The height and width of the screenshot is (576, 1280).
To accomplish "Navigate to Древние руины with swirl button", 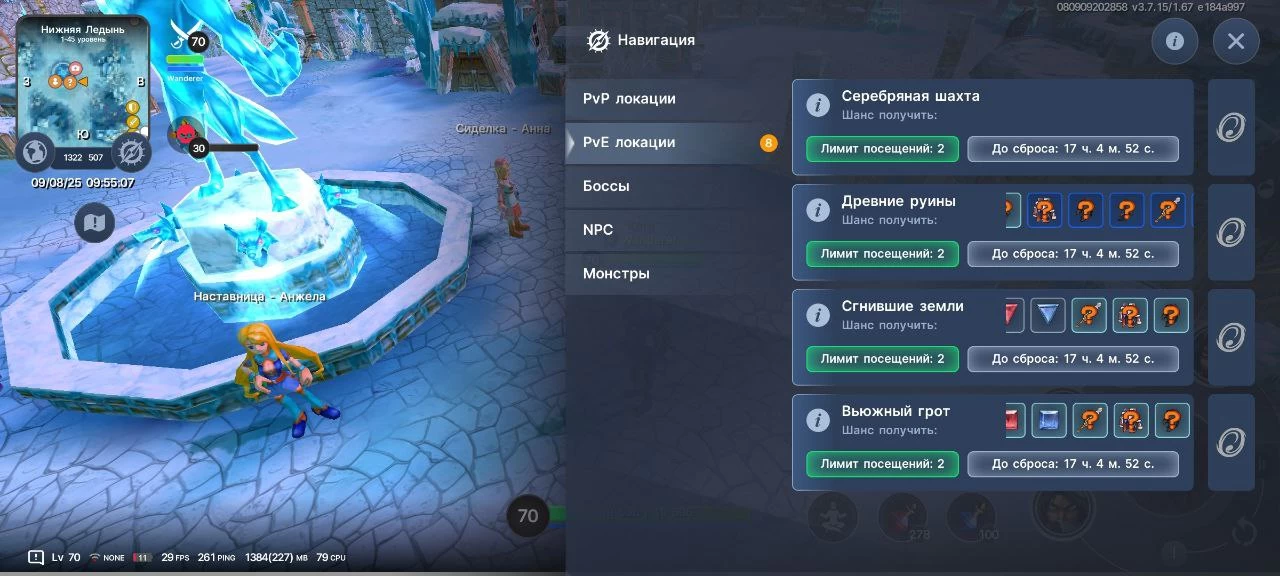I will [x=1230, y=232].
